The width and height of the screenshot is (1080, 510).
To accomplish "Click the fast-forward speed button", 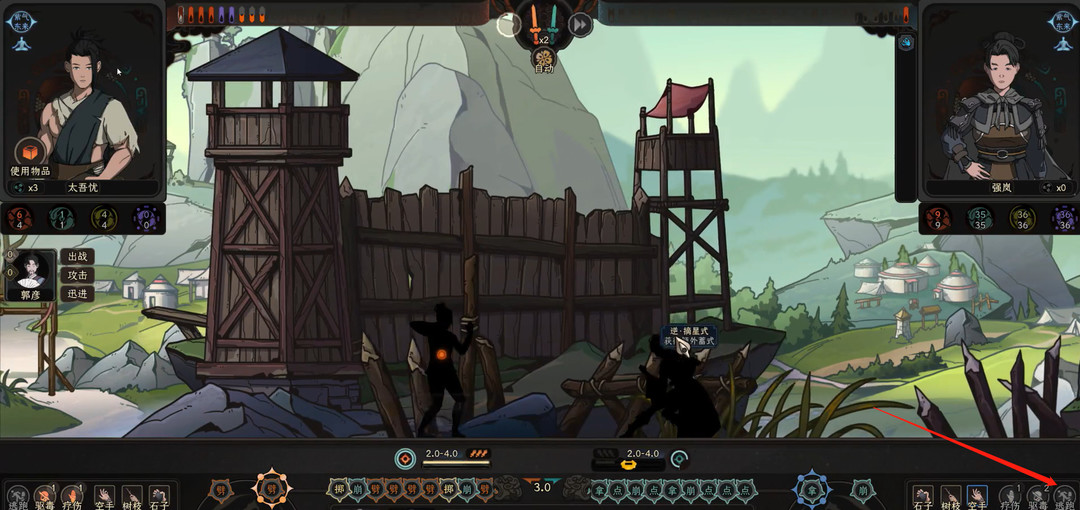I will tap(580, 24).
